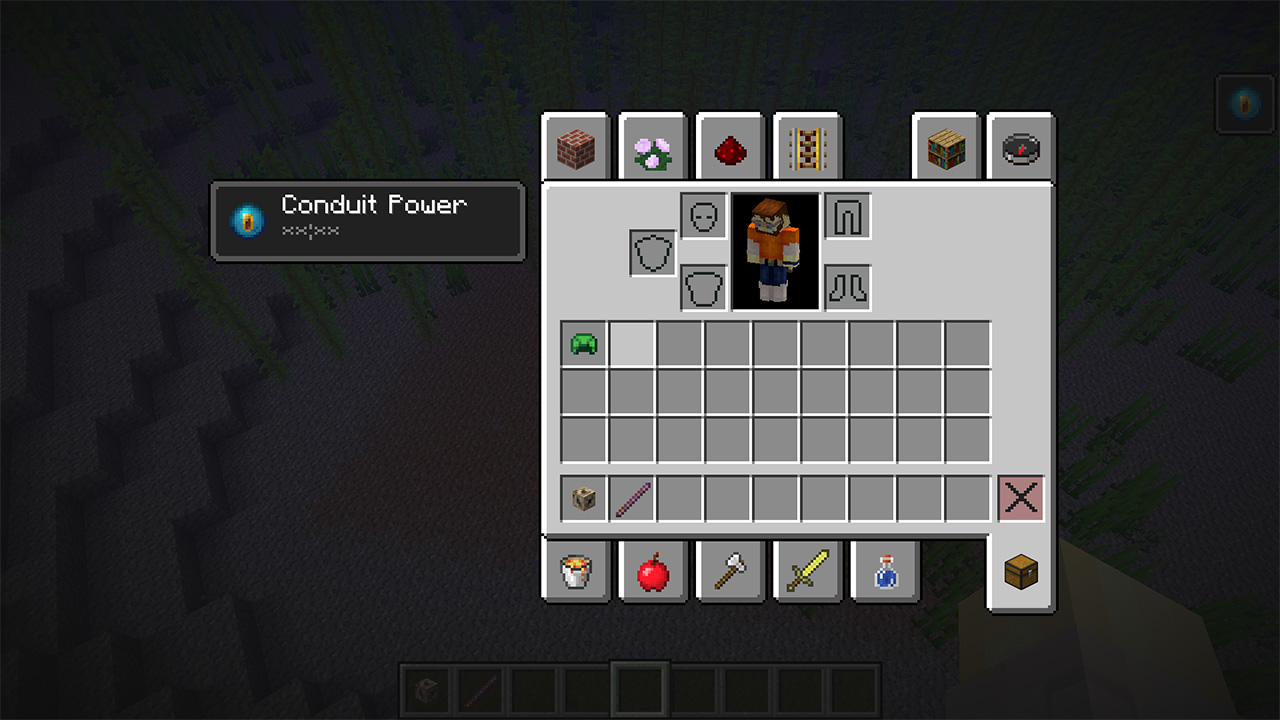Click the Destroy Item X slot
This screenshot has width=1280, height=720.
click(1020, 498)
